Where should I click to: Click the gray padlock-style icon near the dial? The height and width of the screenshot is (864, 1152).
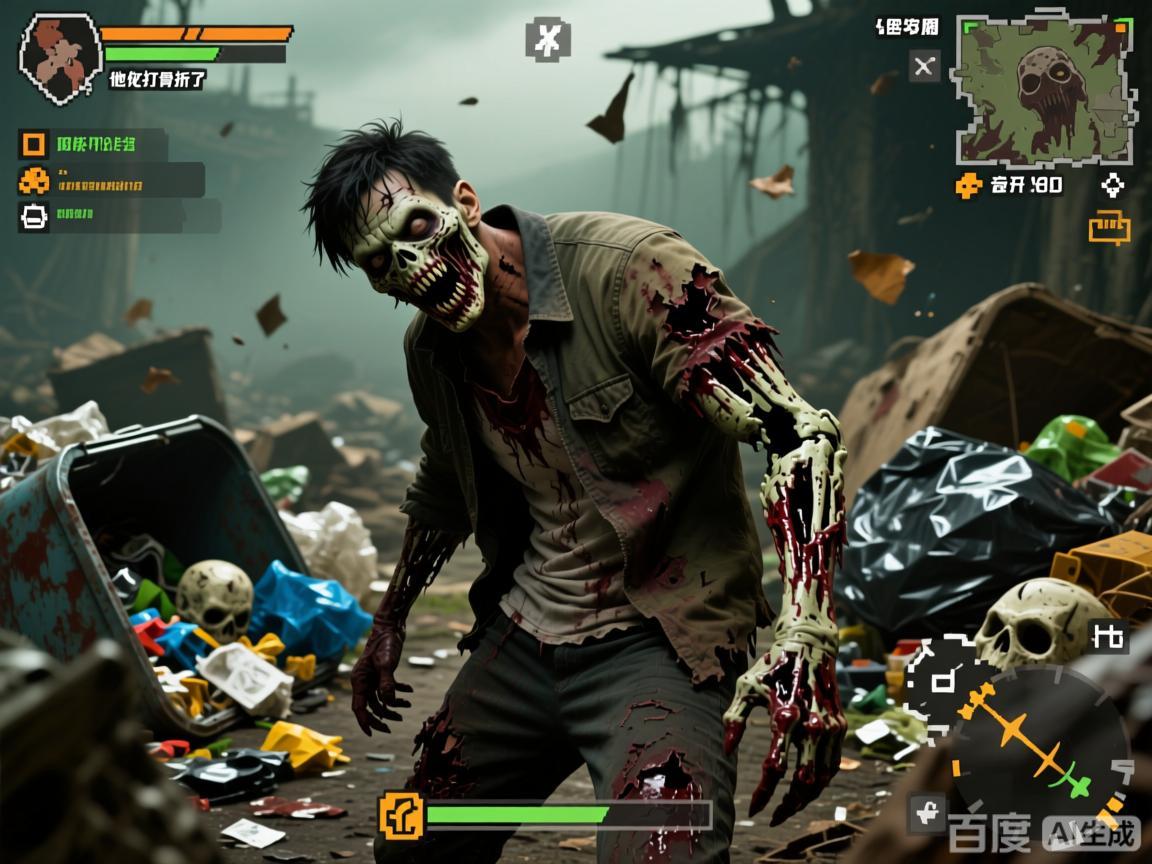[x=926, y=812]
